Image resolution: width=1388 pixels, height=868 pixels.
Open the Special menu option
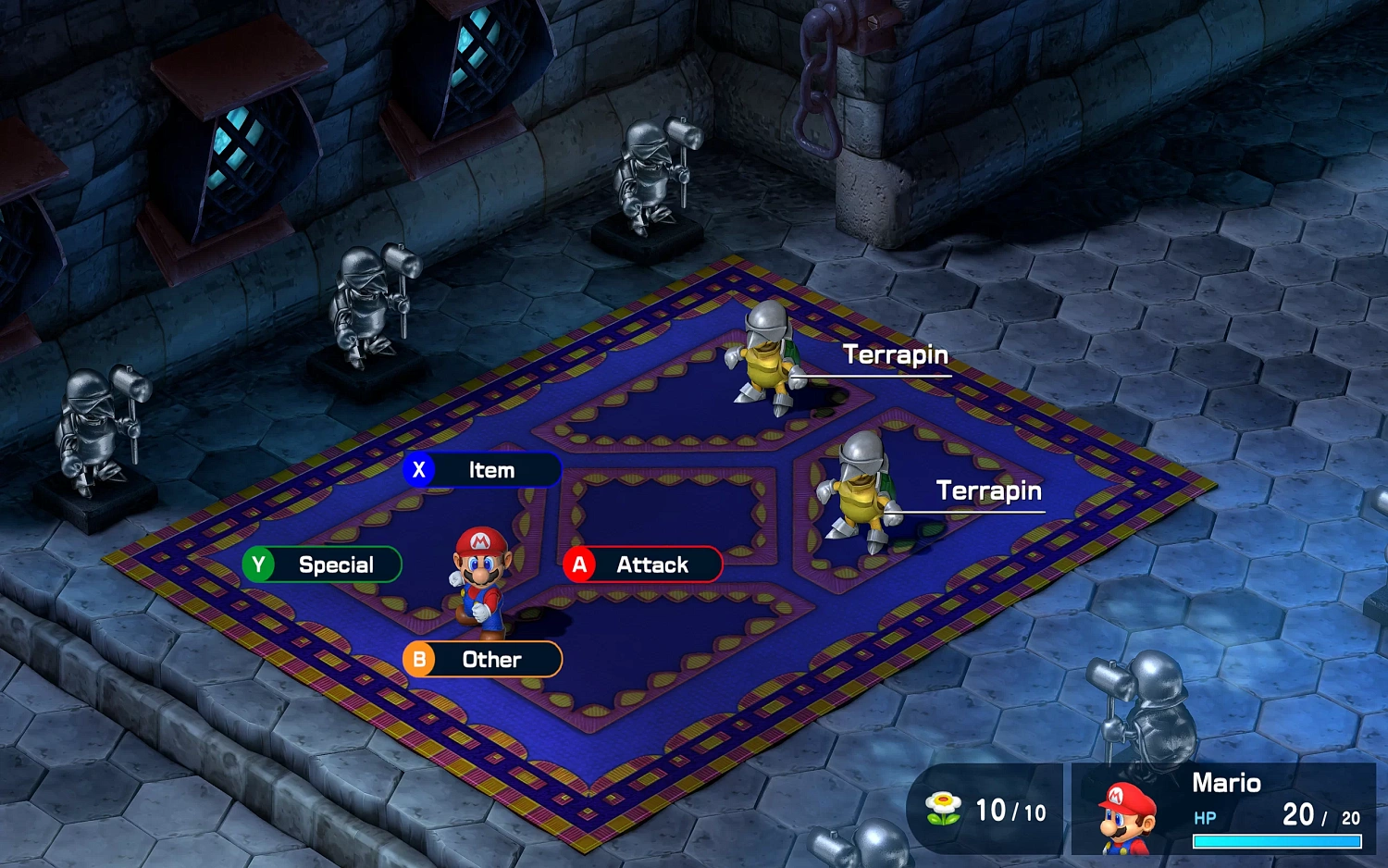tap(335, 564)
